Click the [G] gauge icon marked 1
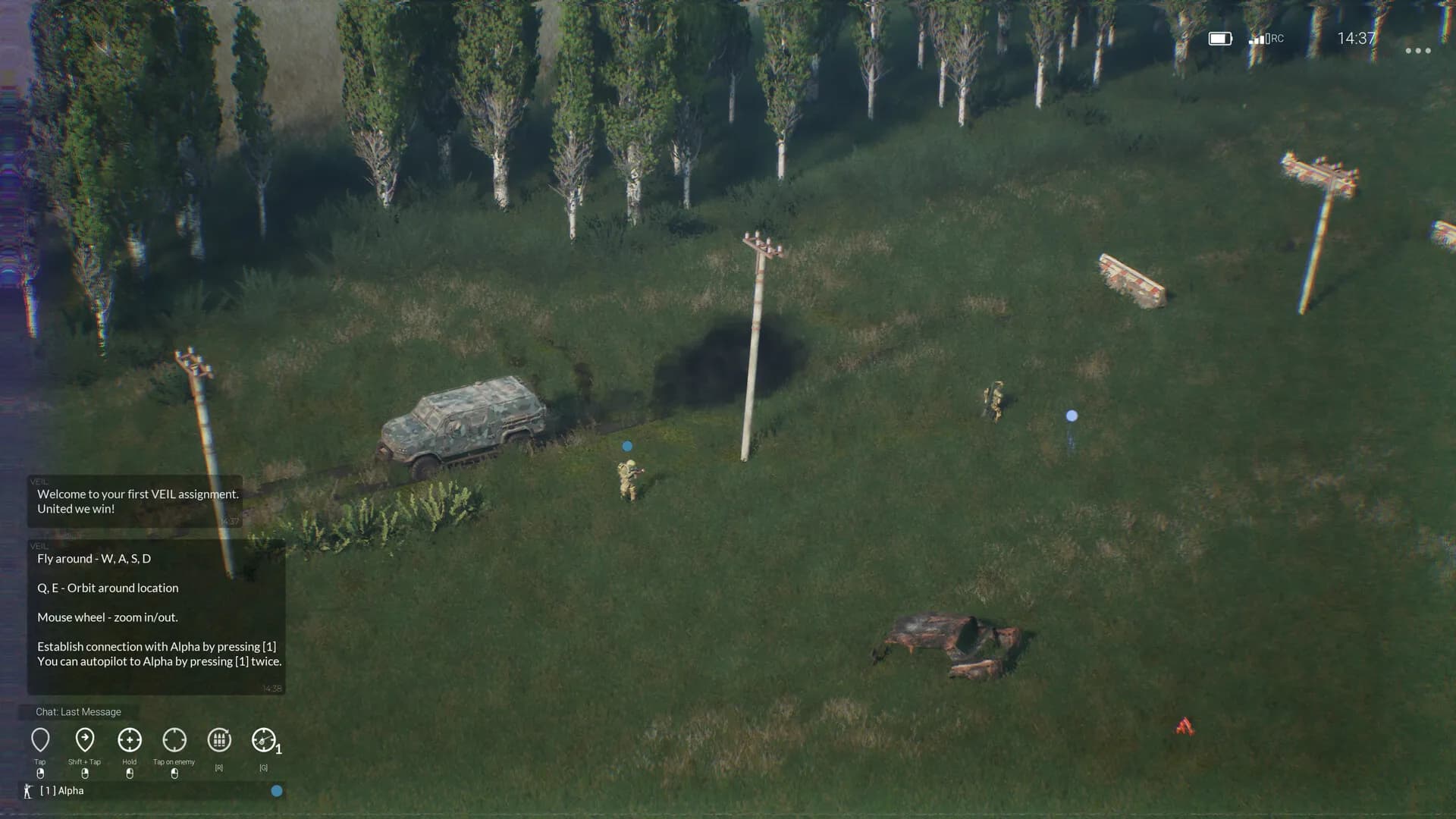 pyautogui.click(x=264, y=739)
